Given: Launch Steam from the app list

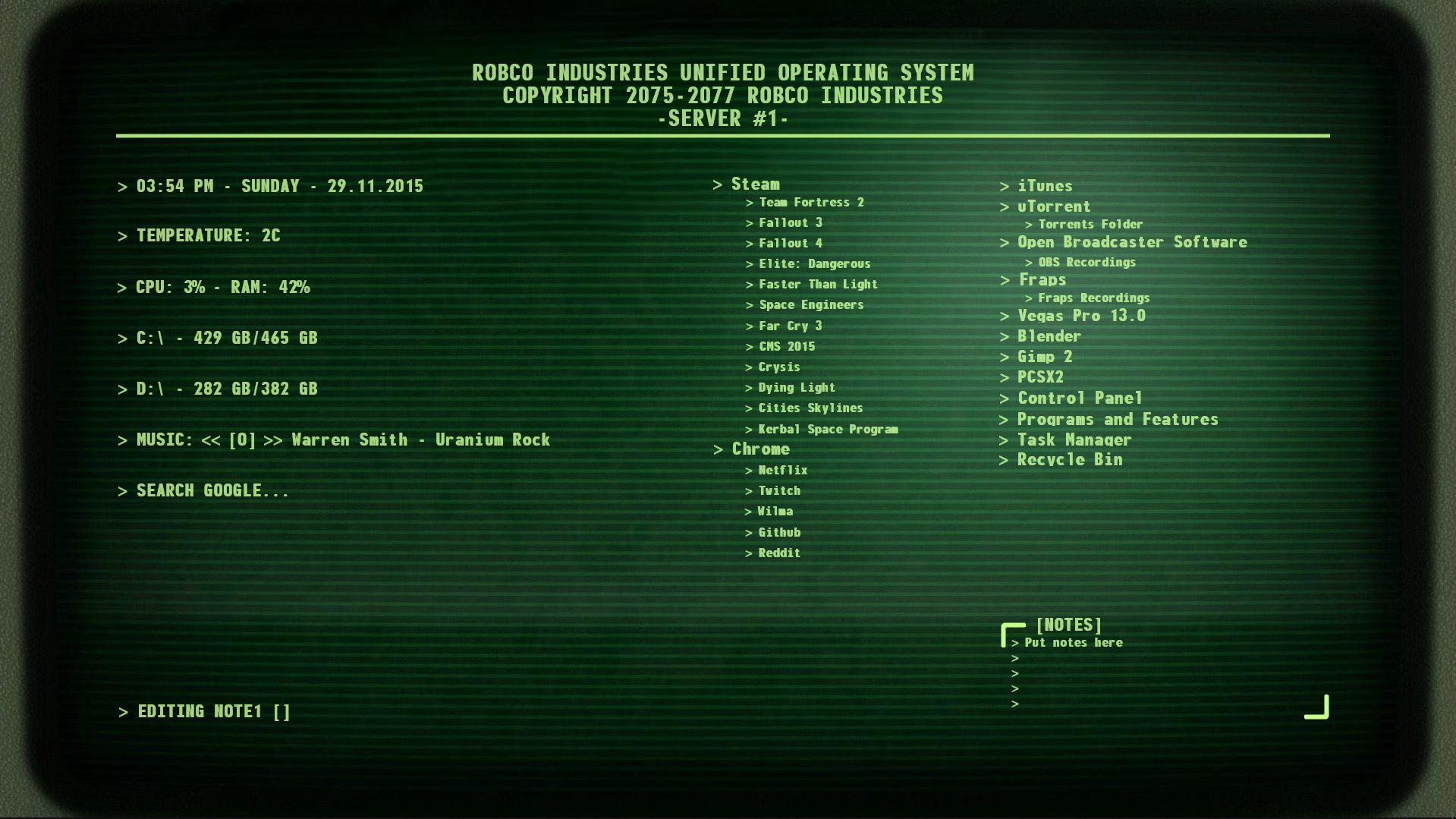Looking at the screenshot, I should tap(754, 184).
